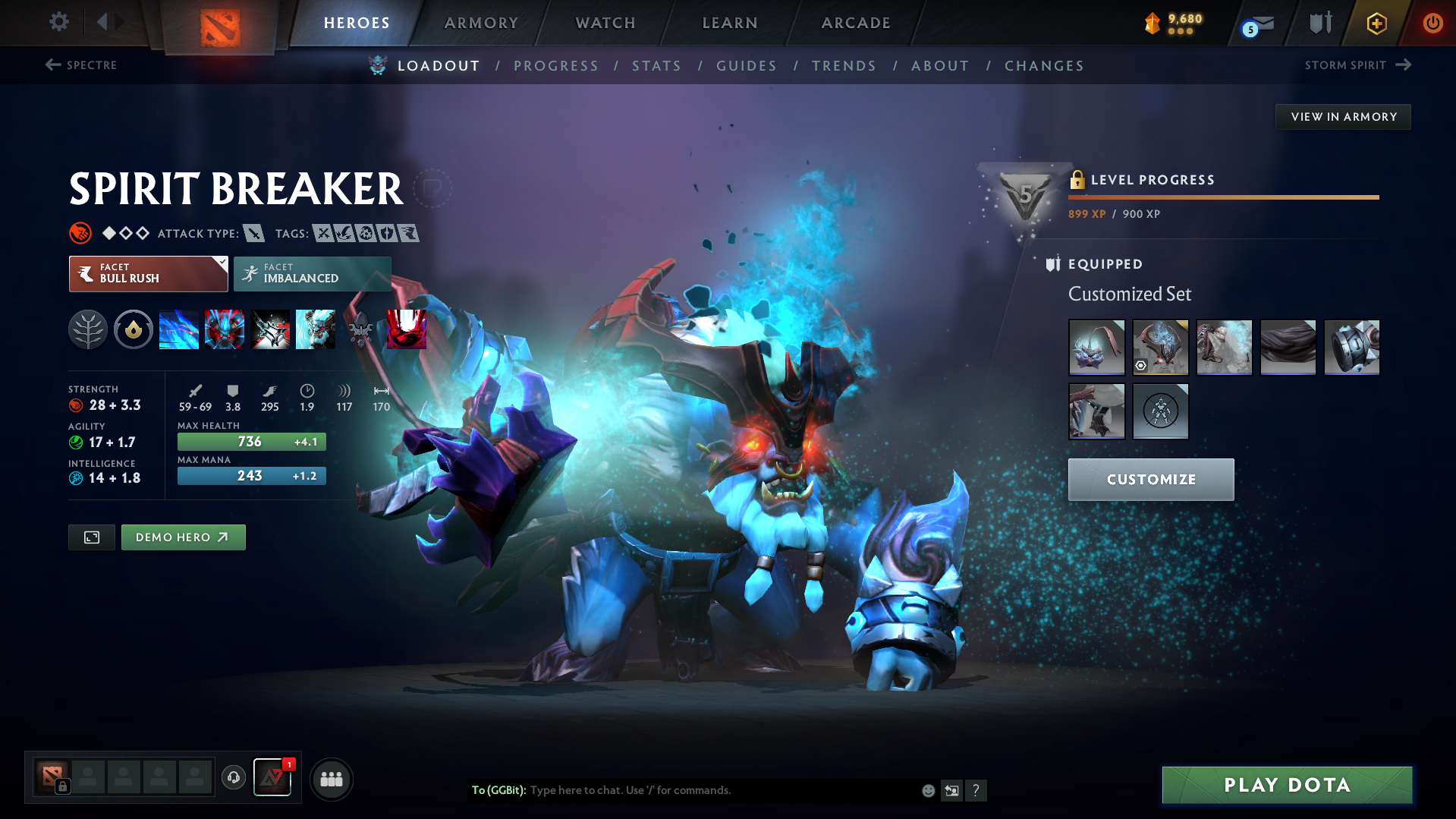Screen dimensions: 1456x819
Task: Open the Bull Rush facet dropdown
Action: coord(148,274)
